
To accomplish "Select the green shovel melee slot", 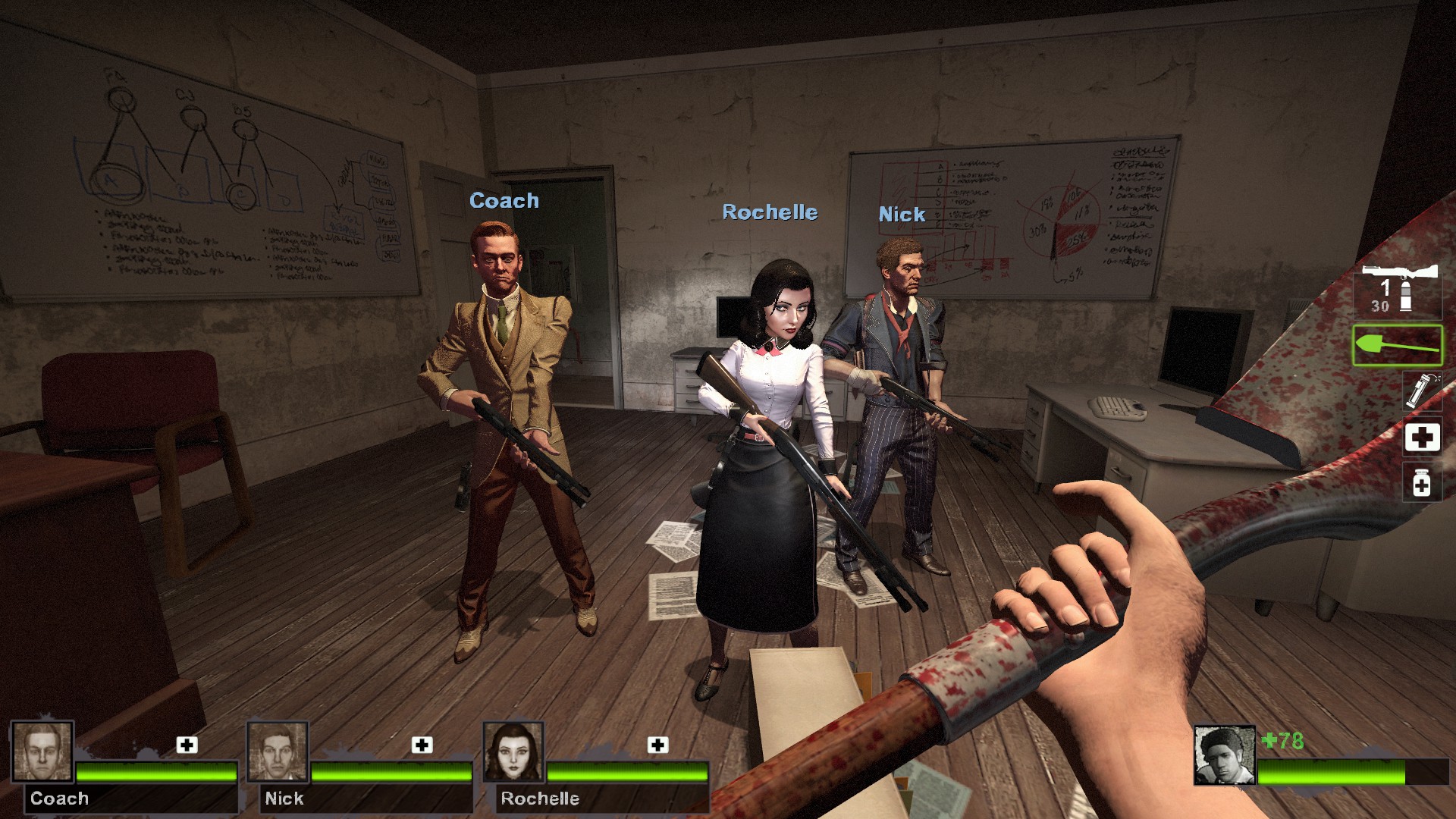I will pyautogui.click(x=1397, y=345).
